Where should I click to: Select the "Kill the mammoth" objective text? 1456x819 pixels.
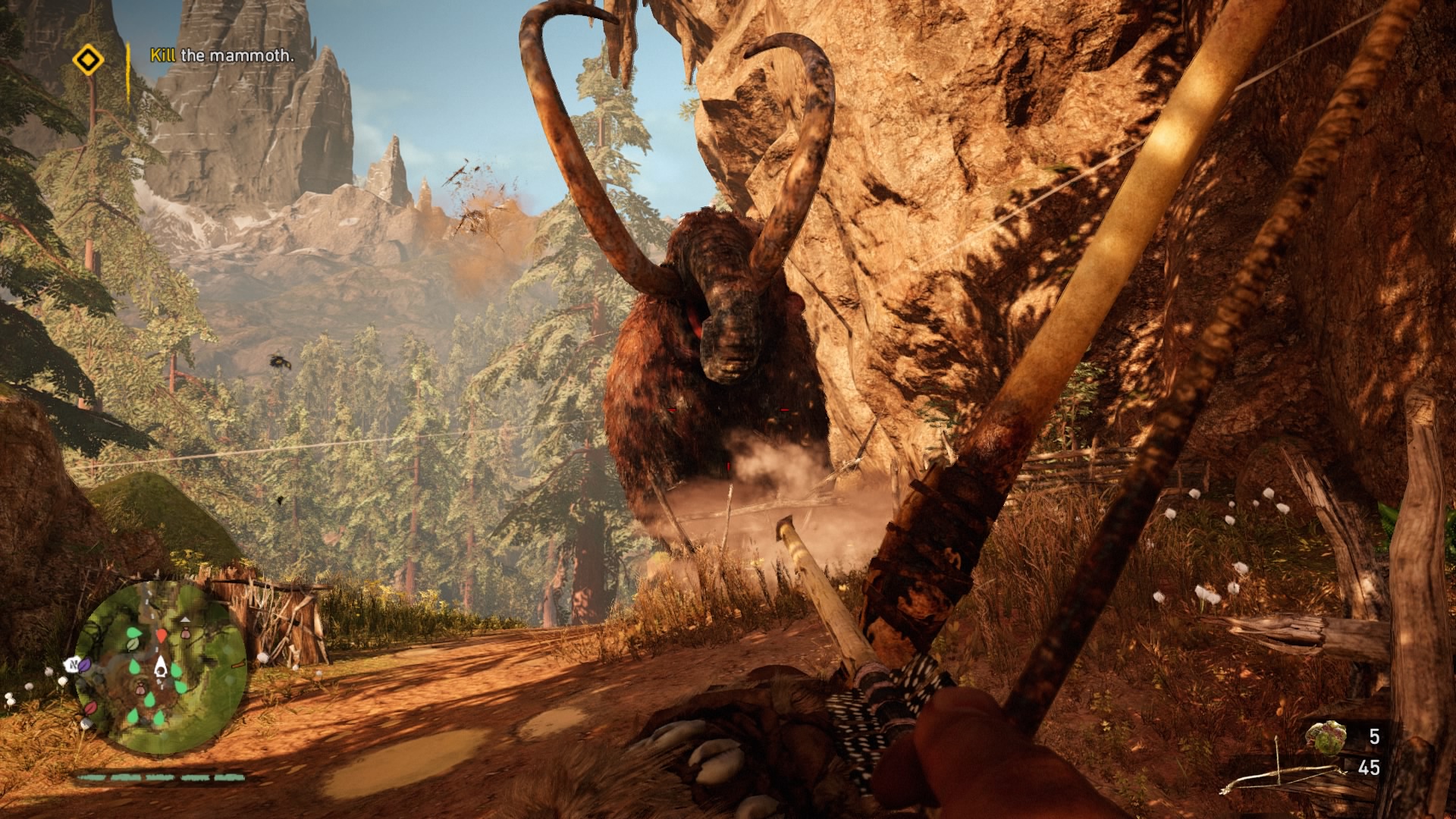(x=221, y=55)
